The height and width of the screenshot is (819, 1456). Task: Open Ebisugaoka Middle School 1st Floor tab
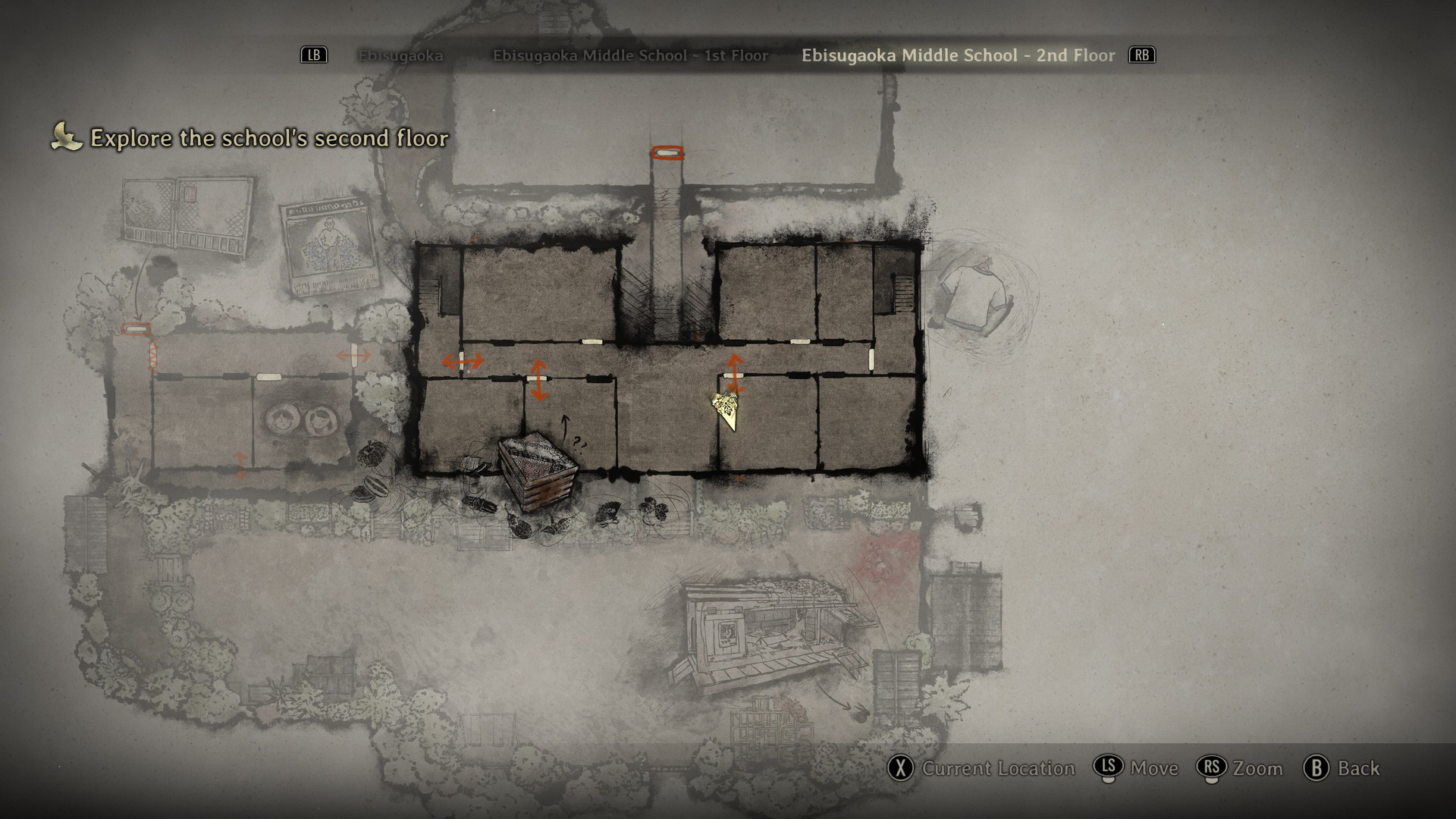(x=630, y=55)
